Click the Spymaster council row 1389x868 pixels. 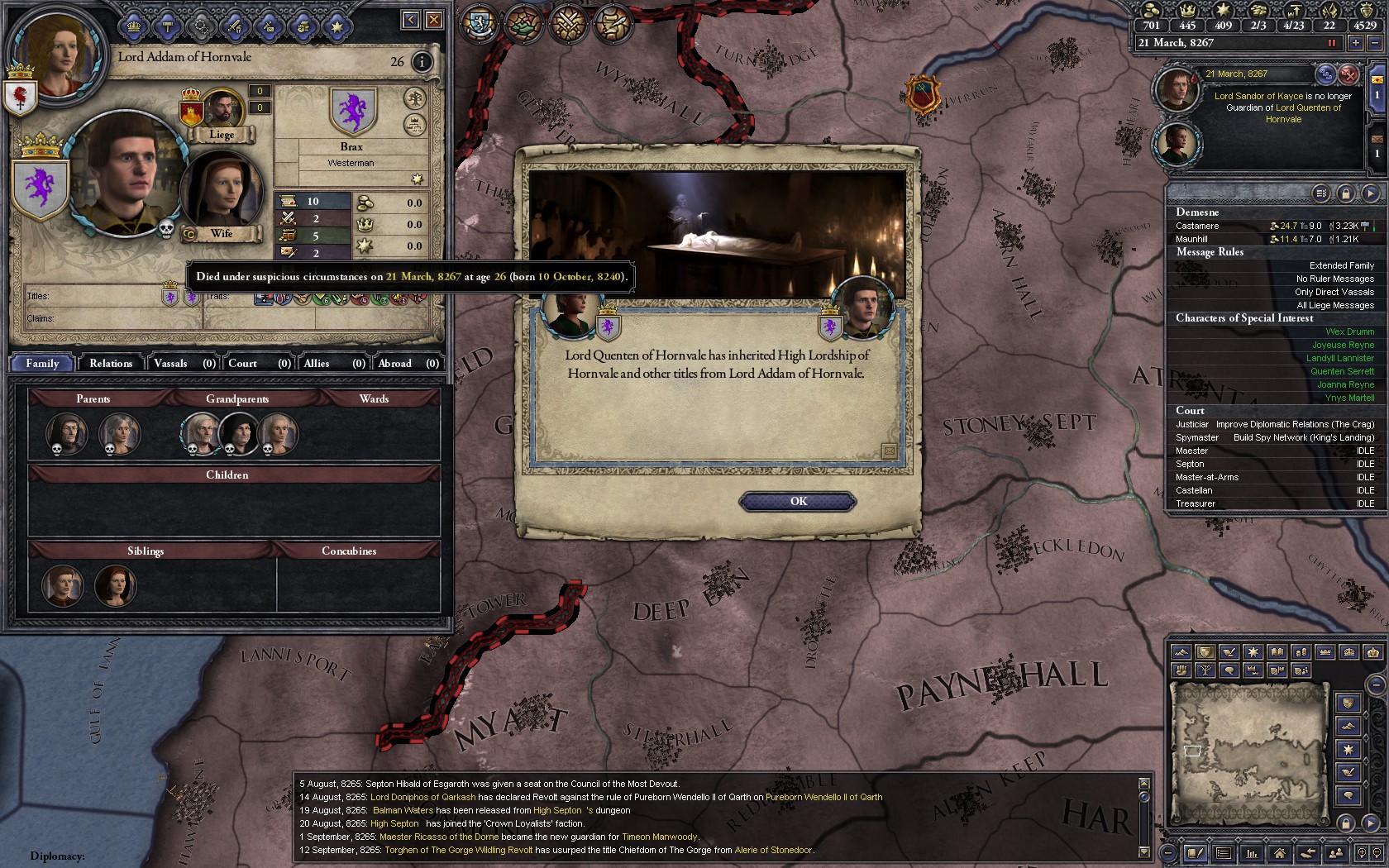click(x=1273, y=437)
